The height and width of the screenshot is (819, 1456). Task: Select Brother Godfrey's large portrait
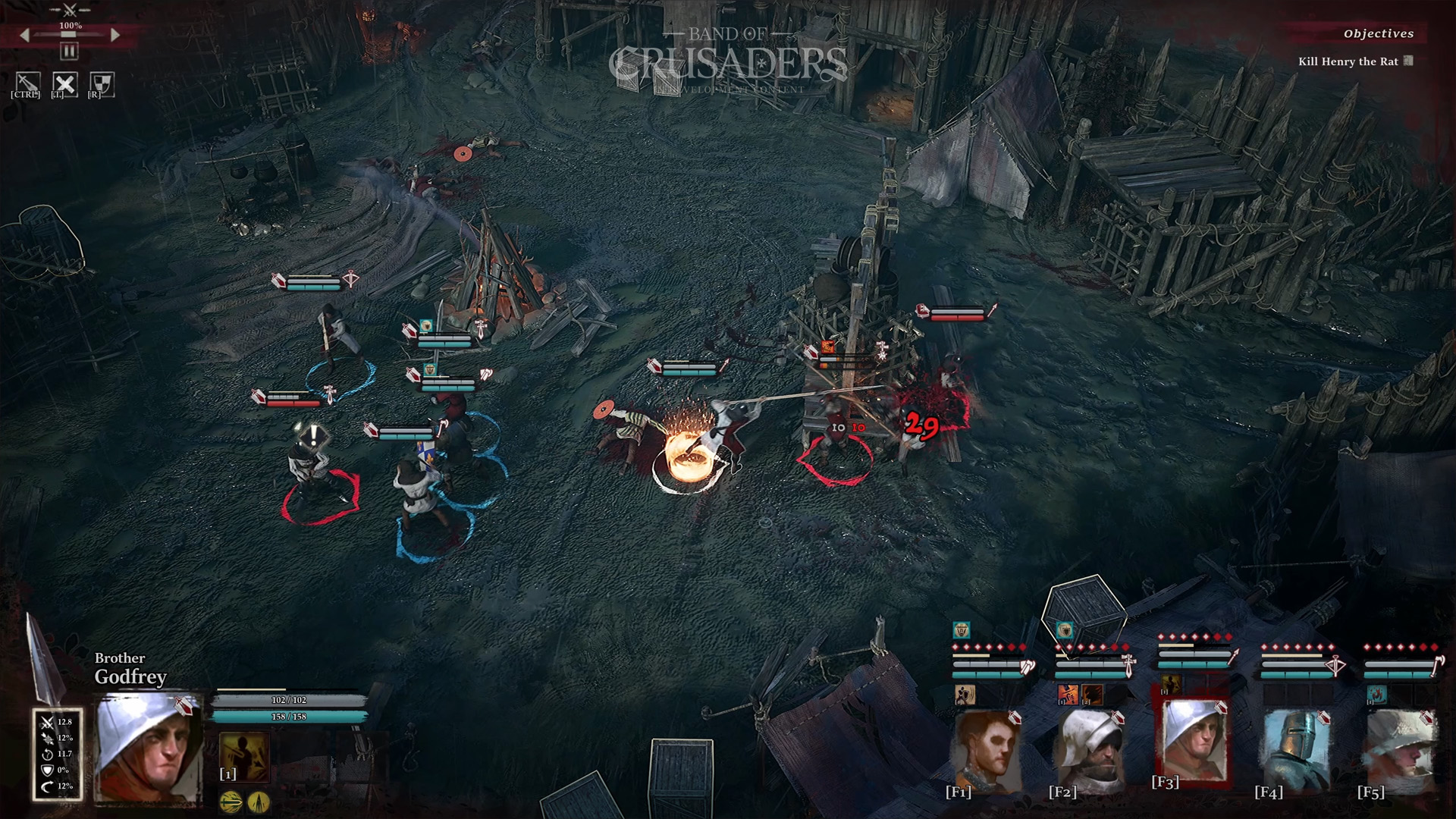click(148, 748)
